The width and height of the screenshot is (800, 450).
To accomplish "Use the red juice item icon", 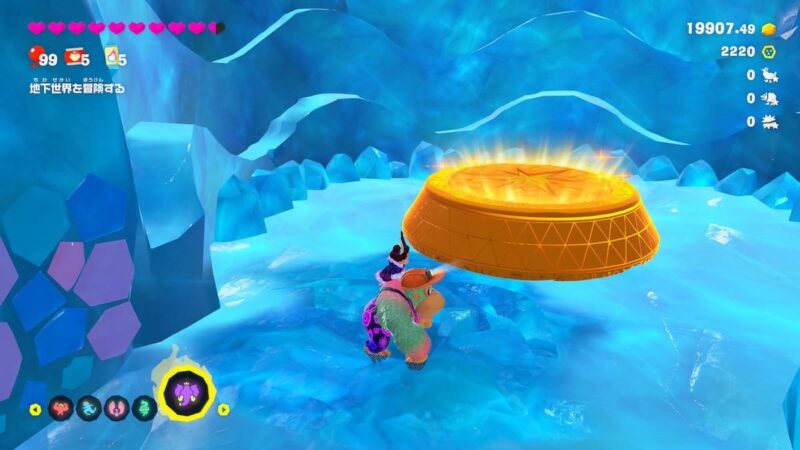I will pyautogui.click(x=74, y=59).
